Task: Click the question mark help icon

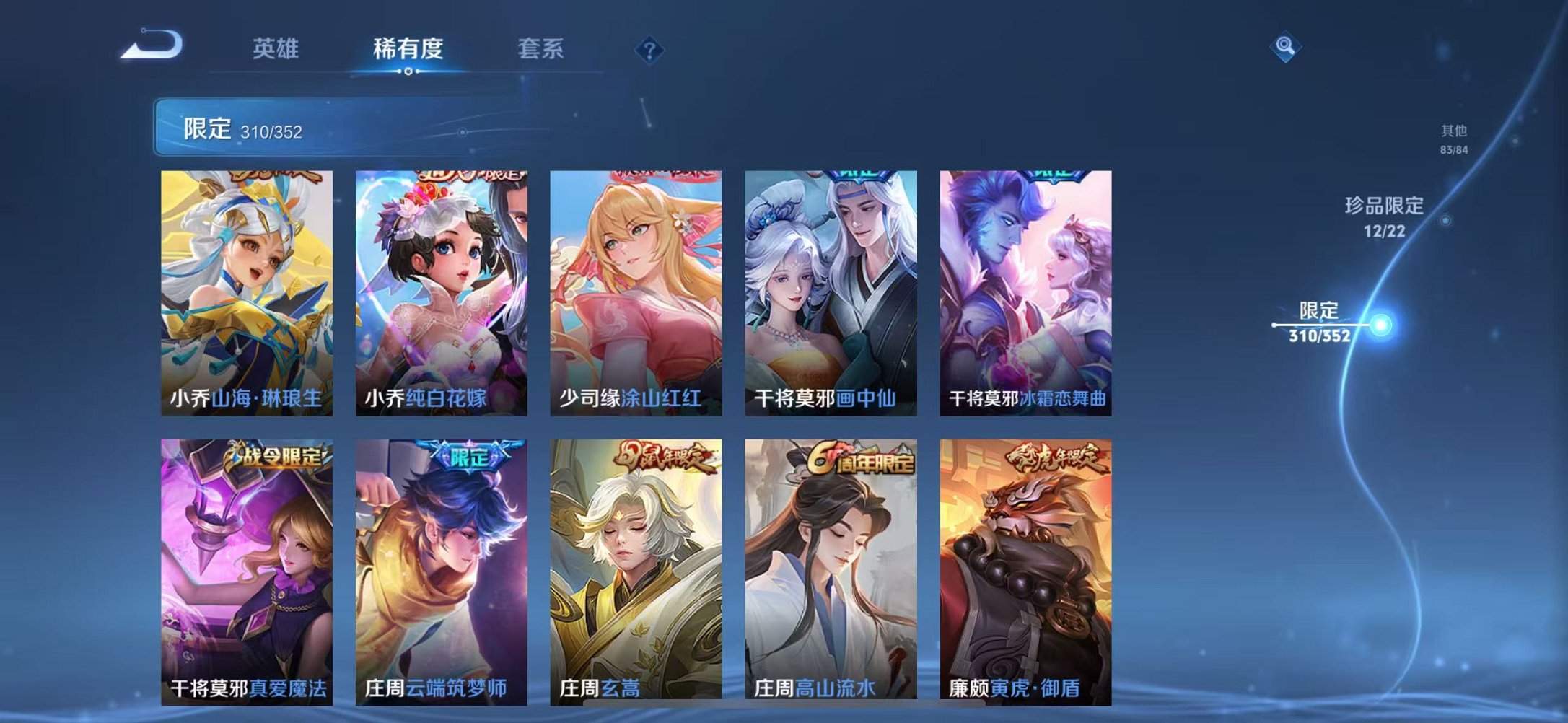Action: coord(648,49)
